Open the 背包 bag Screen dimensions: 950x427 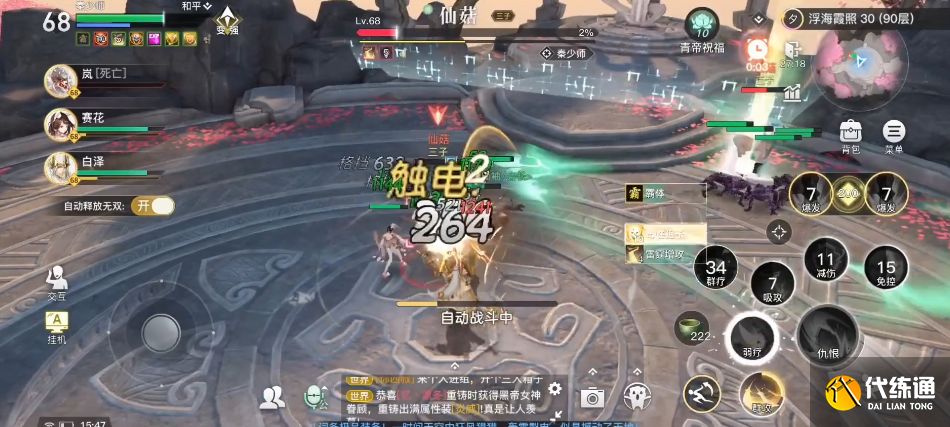[x=850, y=133]
